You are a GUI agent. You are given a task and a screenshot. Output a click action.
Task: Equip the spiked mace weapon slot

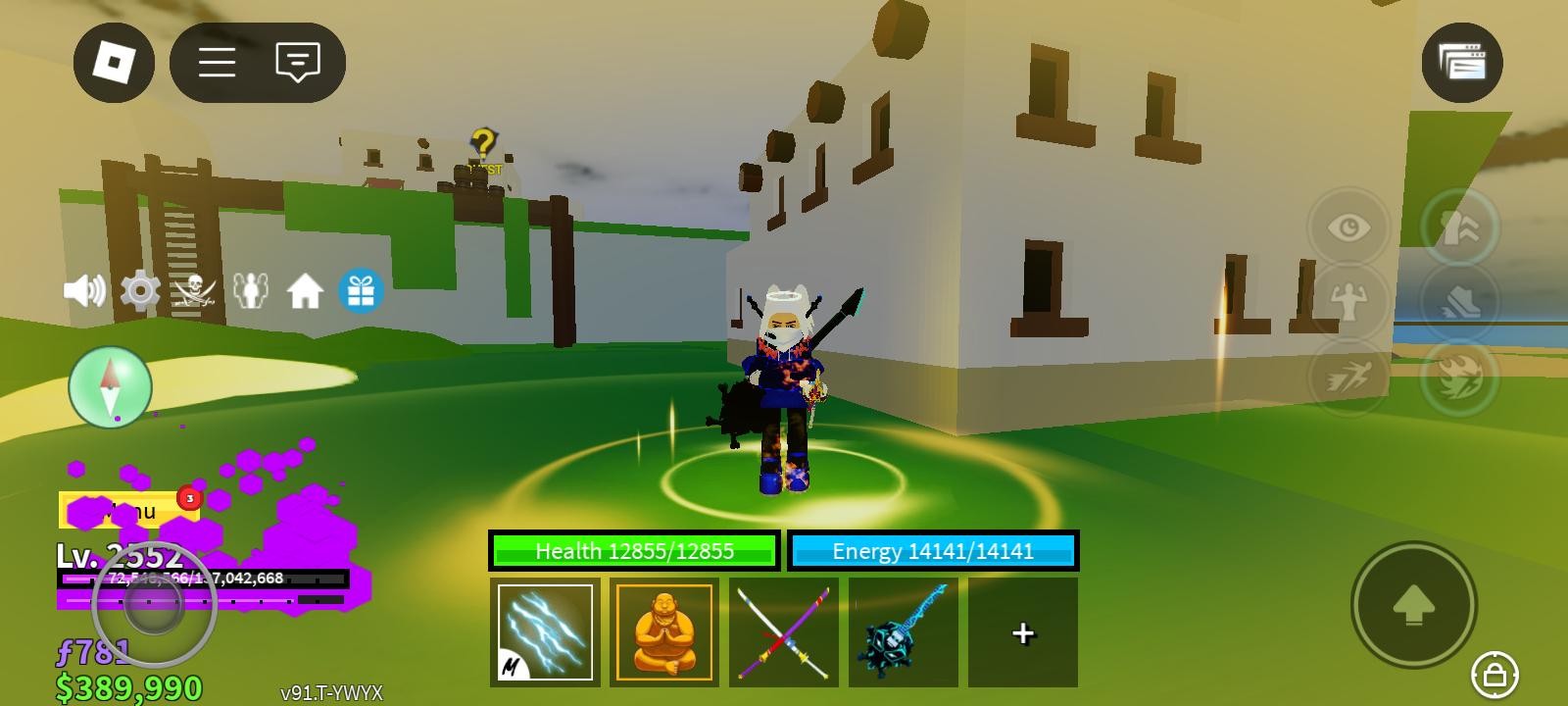pyautogui.click(x=903, y=632)
